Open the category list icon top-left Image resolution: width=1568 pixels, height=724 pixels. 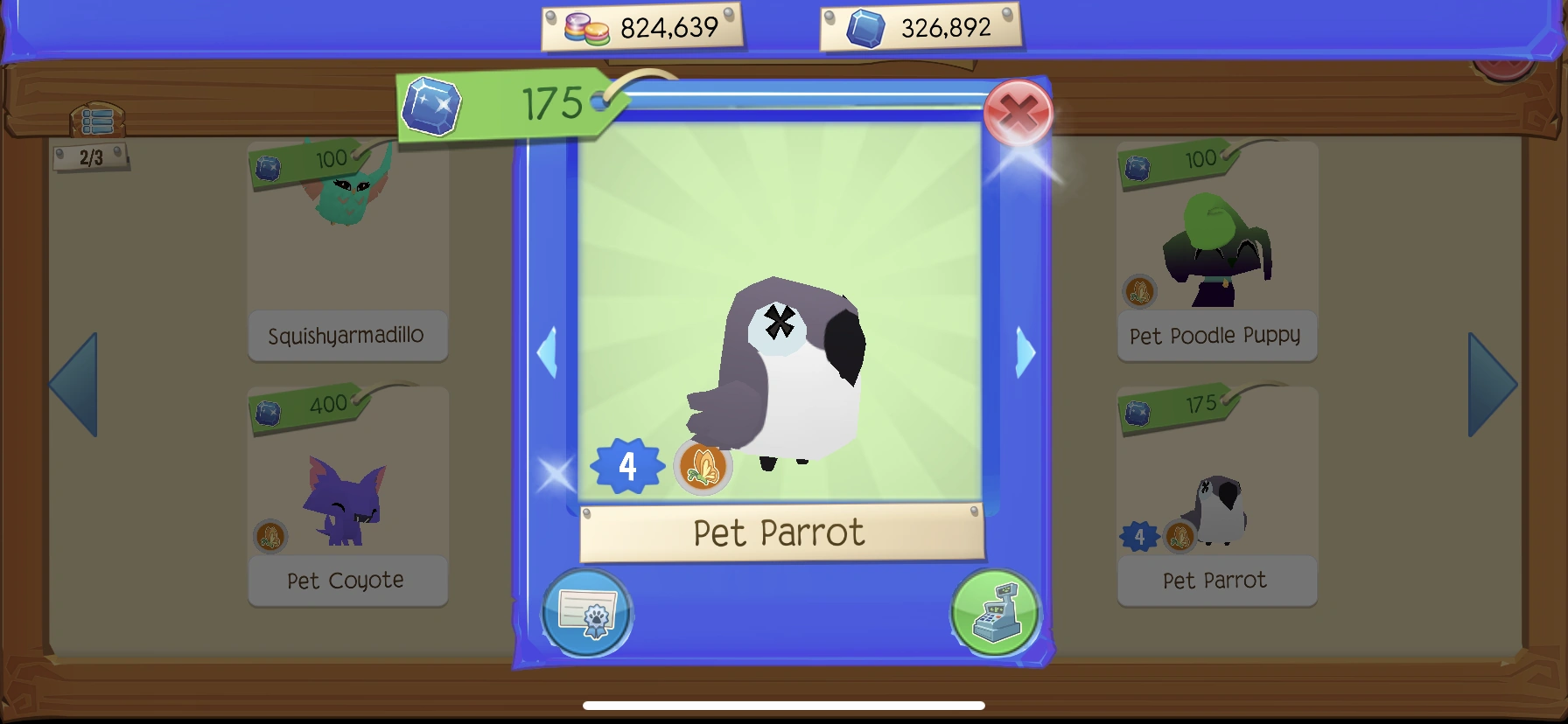(x=96, y=121)
